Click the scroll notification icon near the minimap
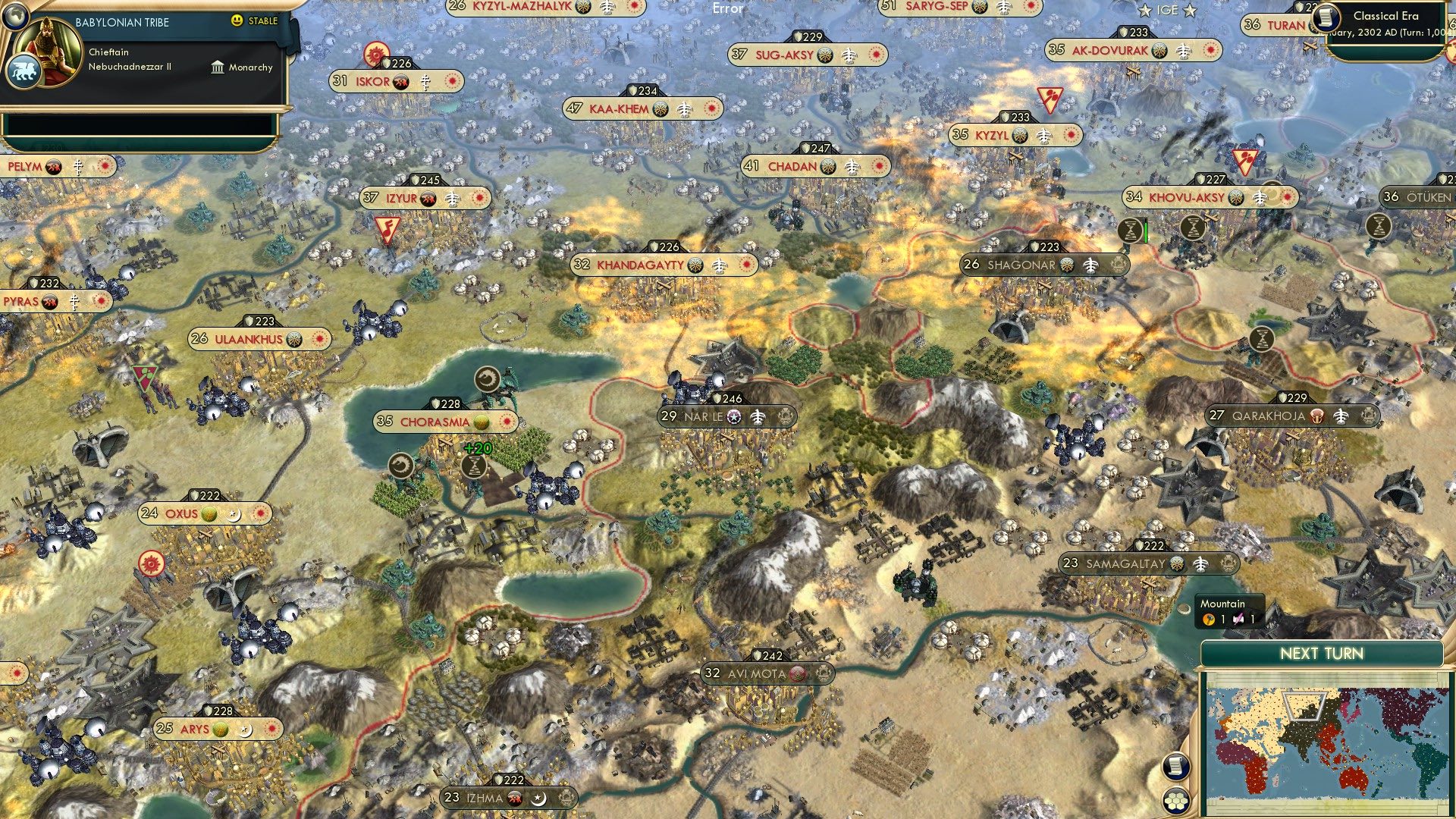 click(1176, 767)
